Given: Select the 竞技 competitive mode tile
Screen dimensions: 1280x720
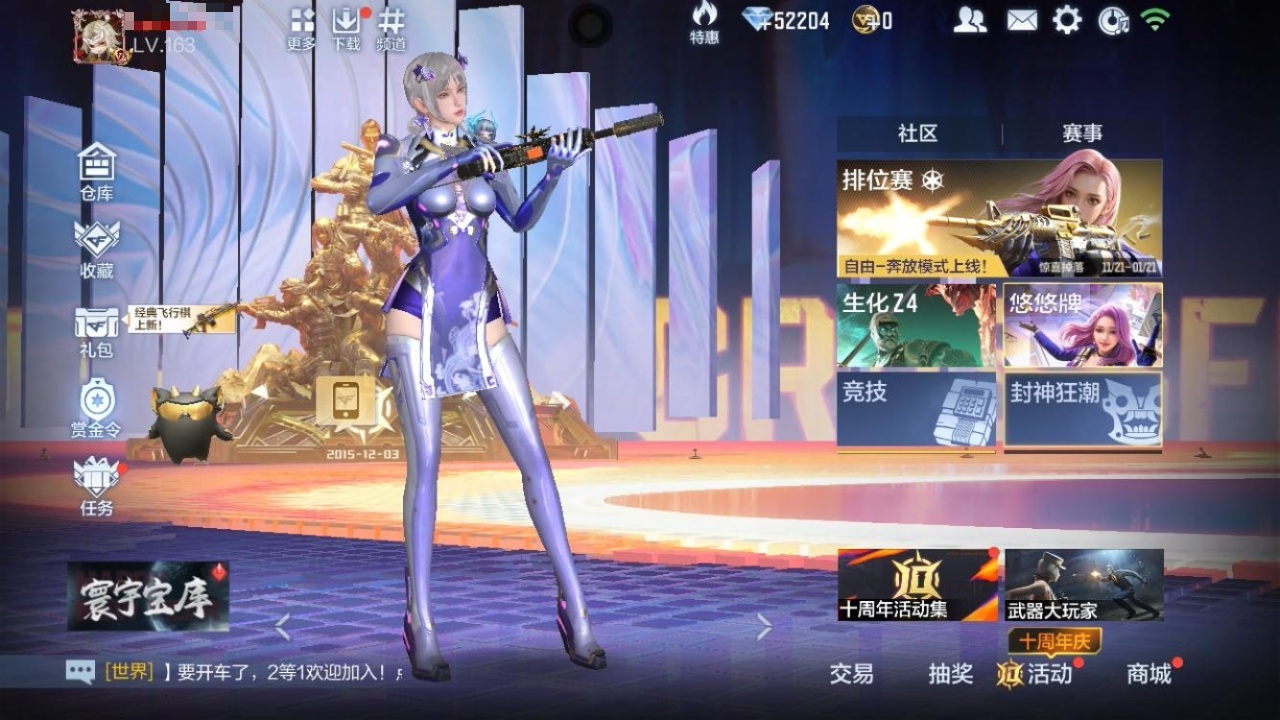Looking at the screenshot, I should coord(916,409).
